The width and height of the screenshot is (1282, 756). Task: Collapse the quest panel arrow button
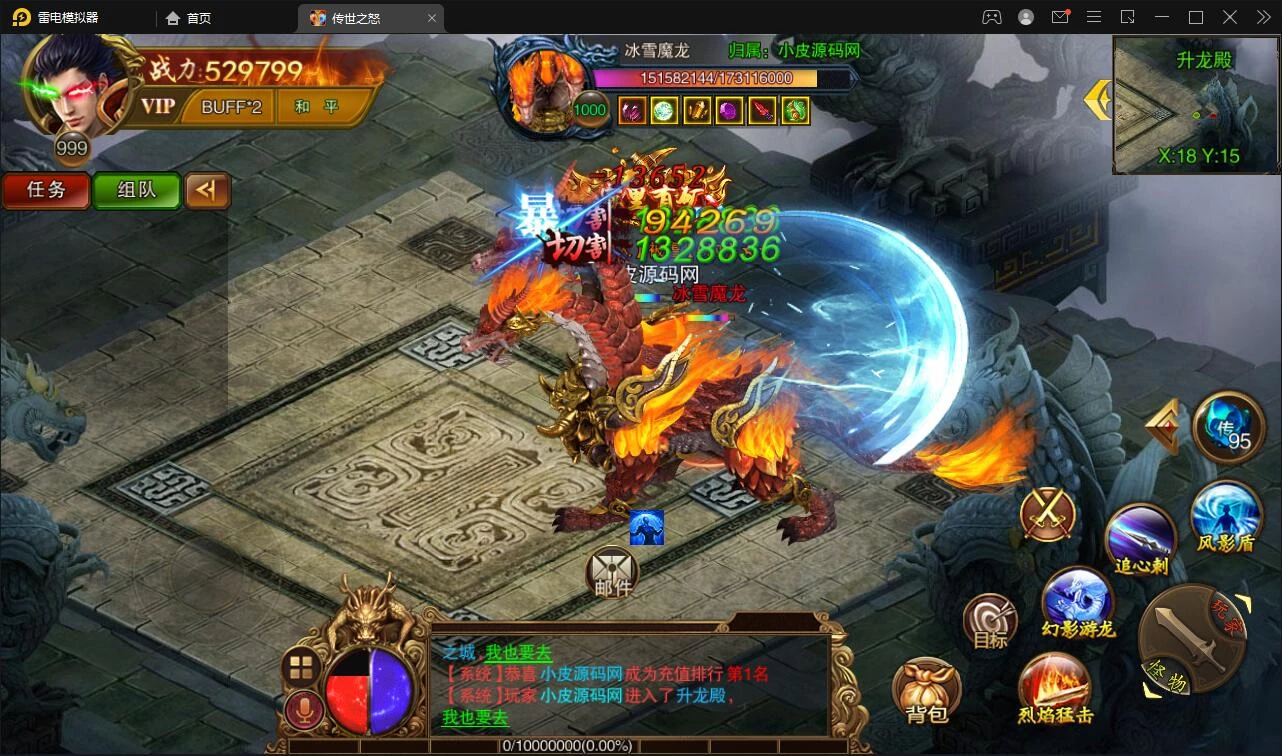[x=207, y=190]
